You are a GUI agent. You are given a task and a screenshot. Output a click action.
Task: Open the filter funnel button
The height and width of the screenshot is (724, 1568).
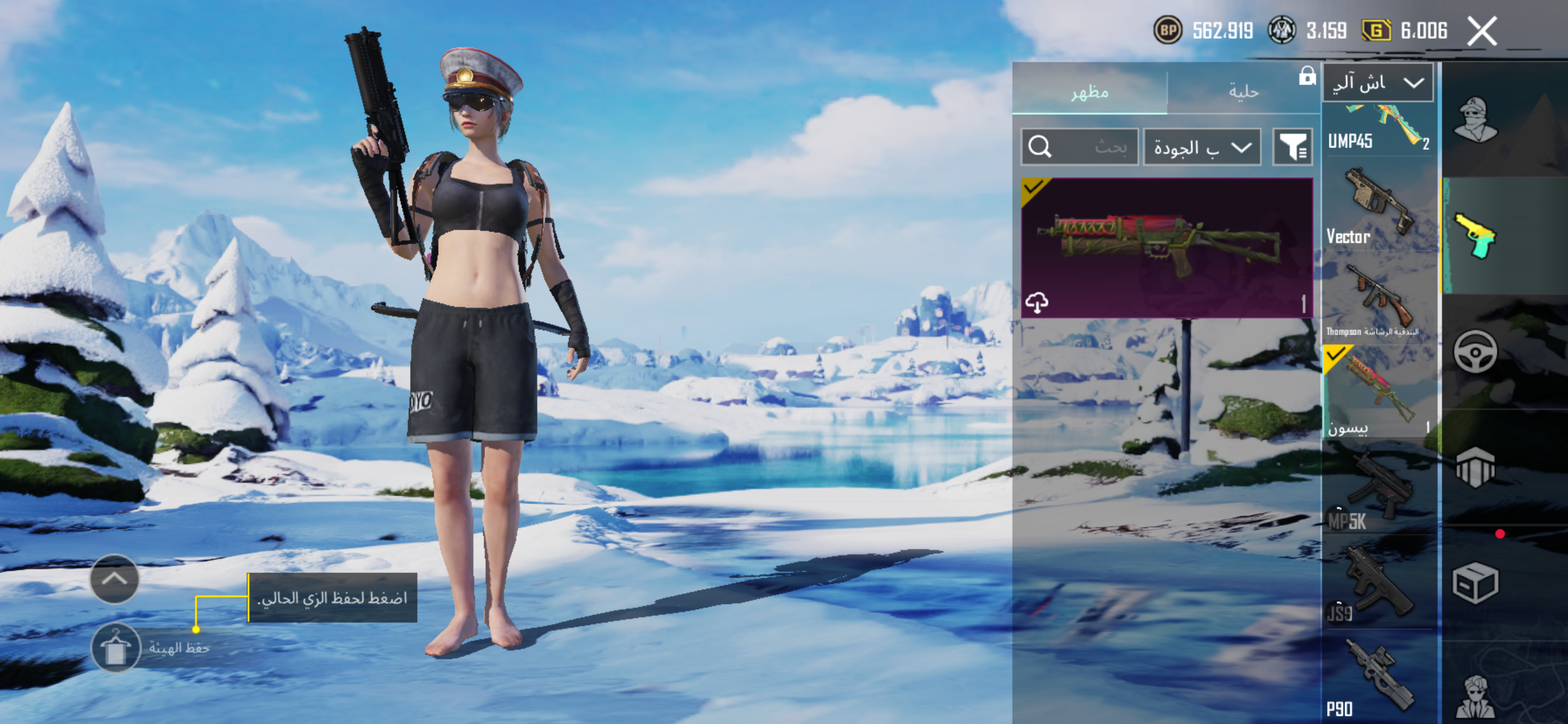[x=1292, y=147]
